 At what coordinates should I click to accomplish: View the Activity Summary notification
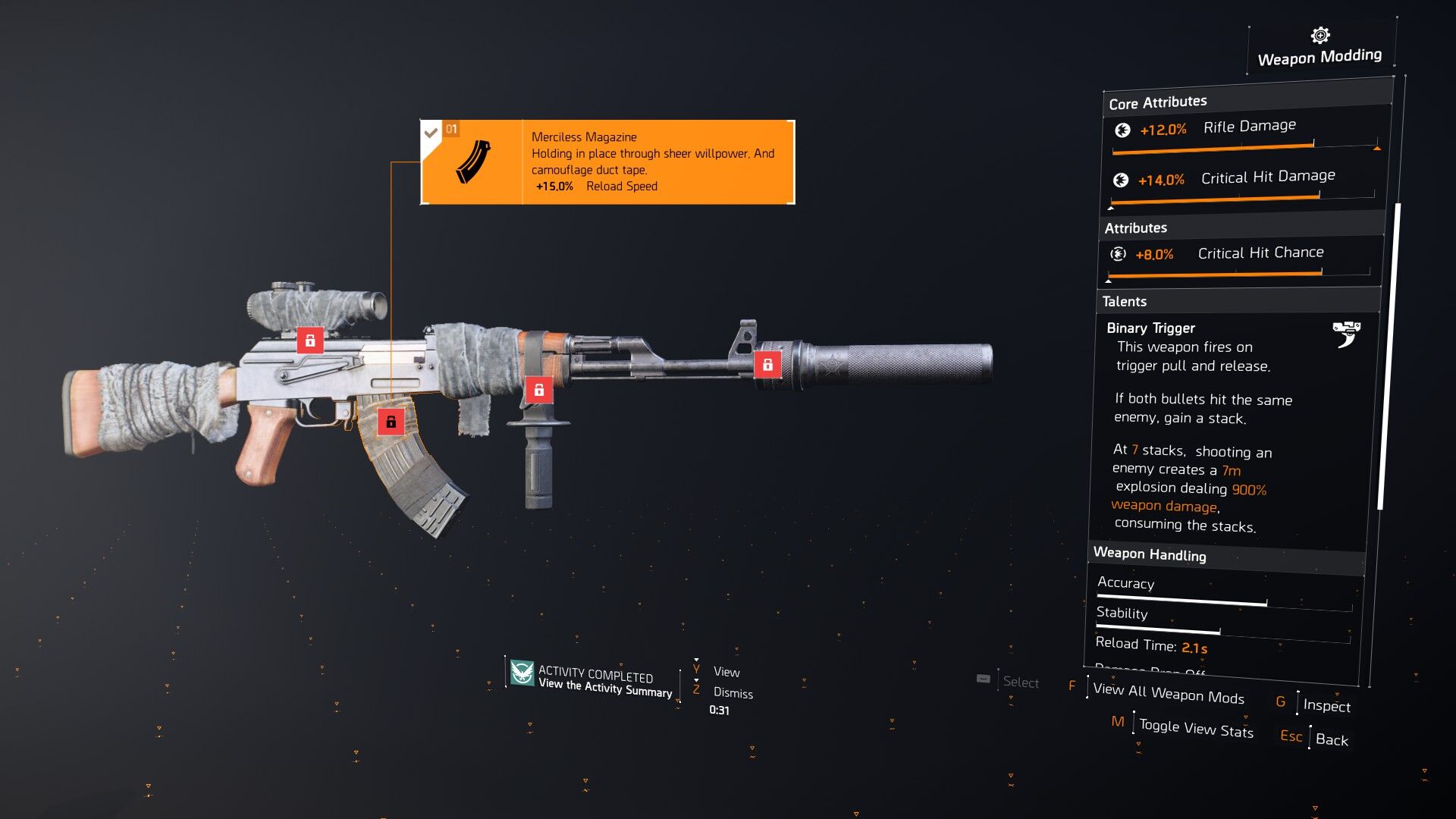point(605,686)
